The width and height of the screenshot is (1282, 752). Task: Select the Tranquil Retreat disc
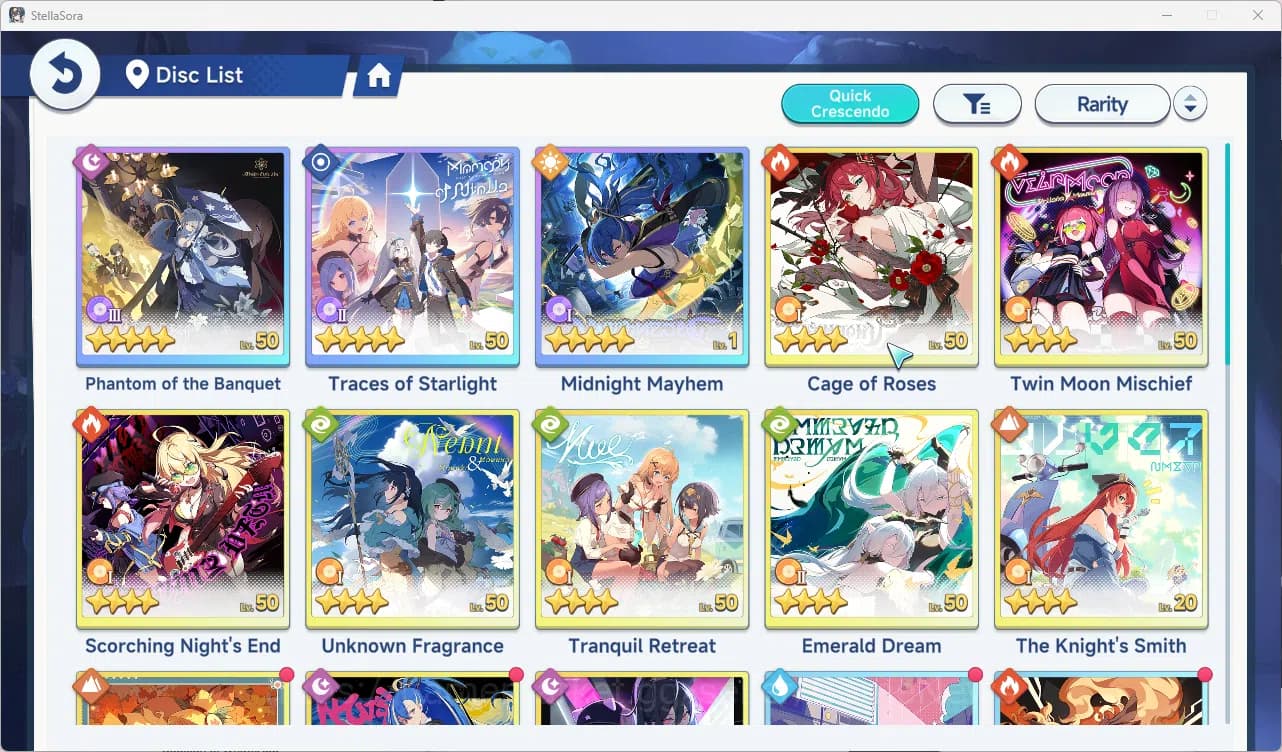coord(641,518)
